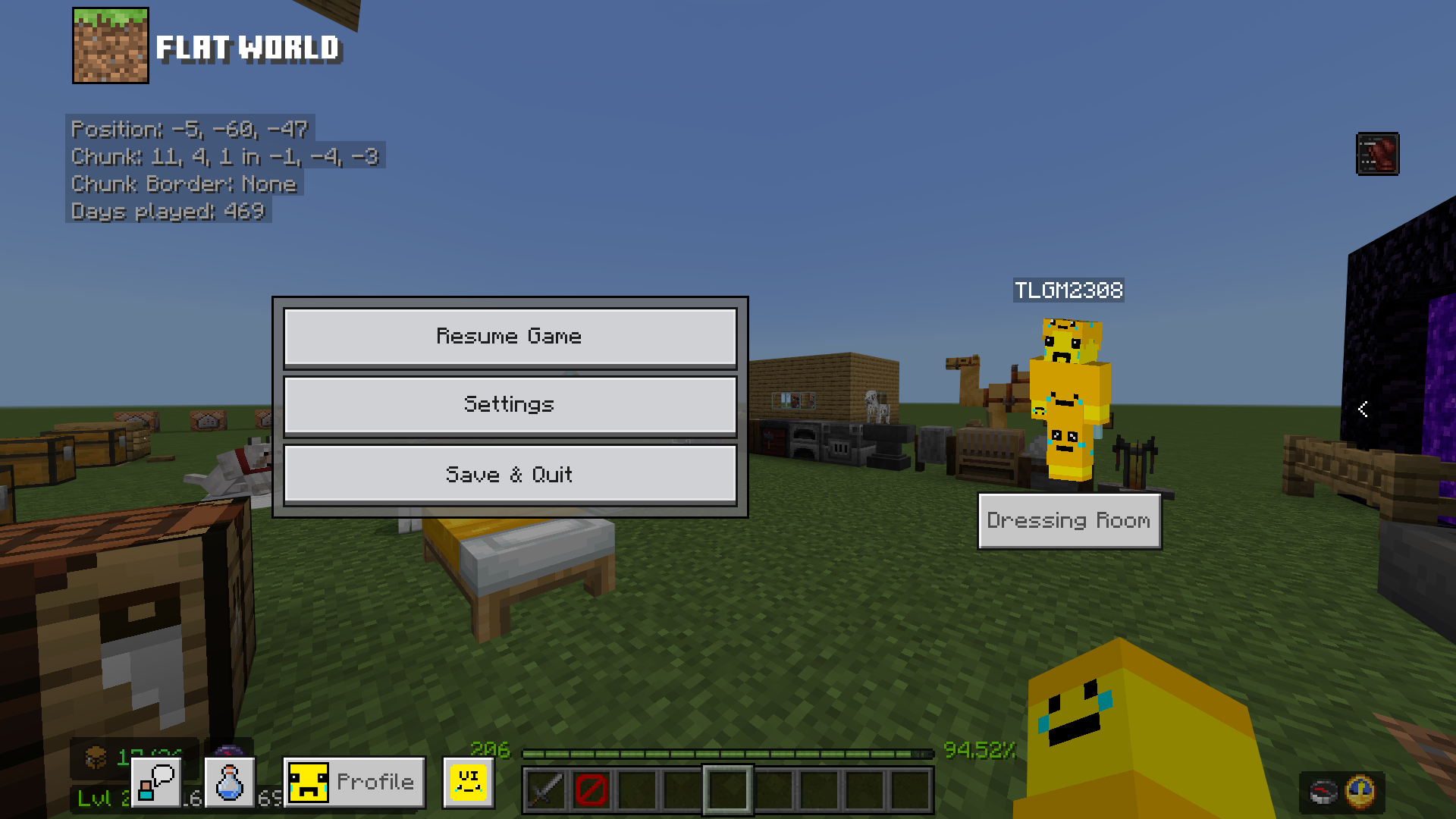Click the Flat World grass block icon
This screenshot has height=819, width=1456.
tap(111, 45)
